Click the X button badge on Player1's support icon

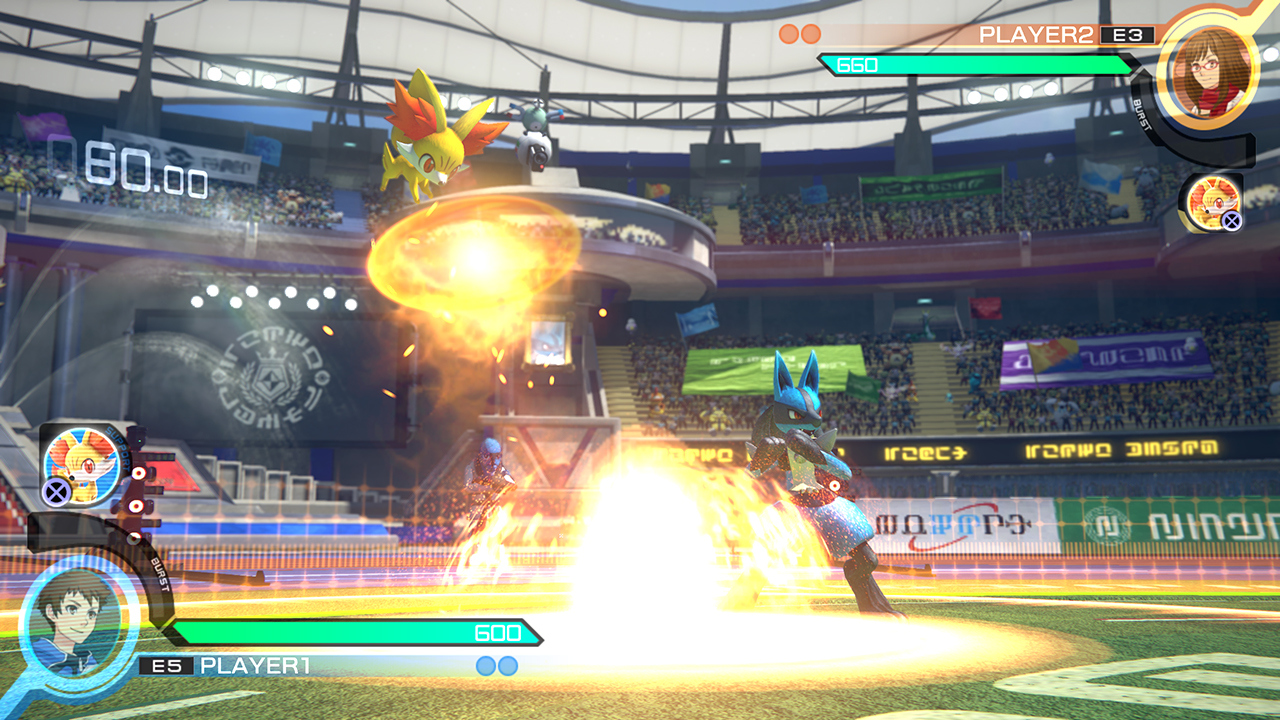coord(56,490)
